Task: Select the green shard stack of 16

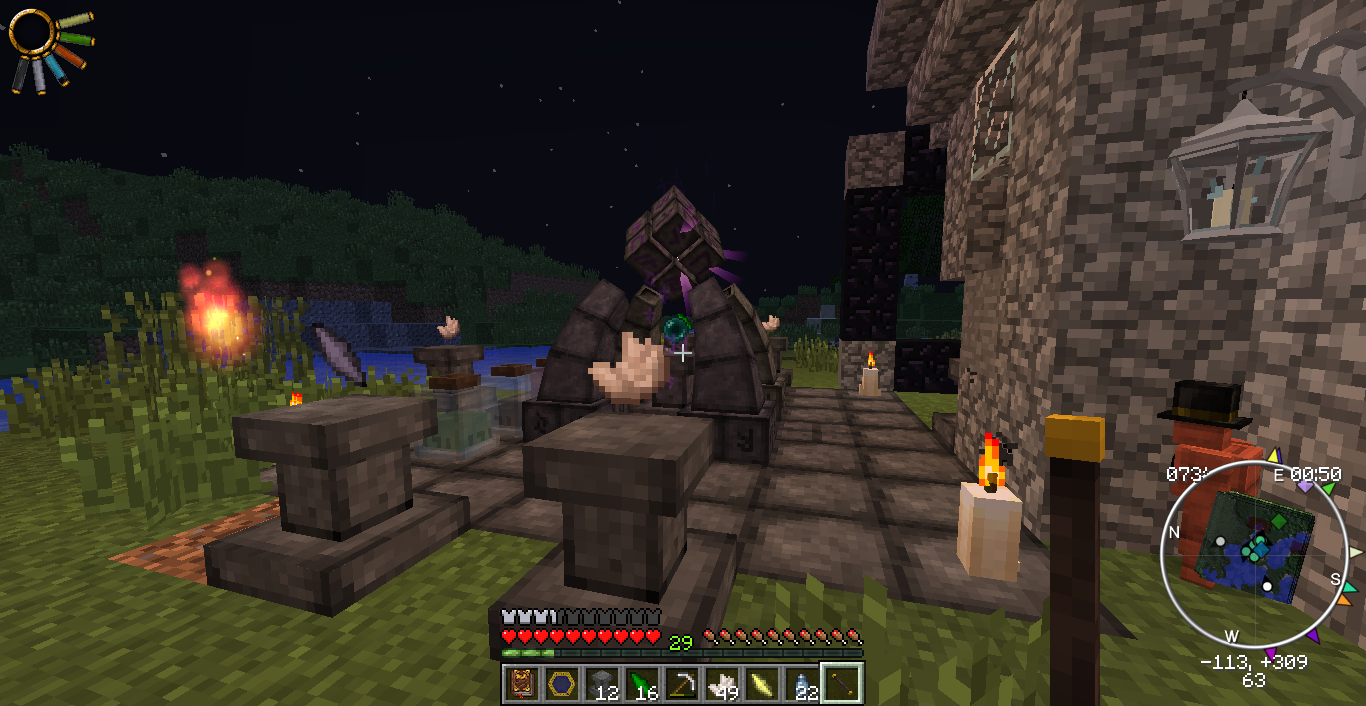Action: click(641, 684)
